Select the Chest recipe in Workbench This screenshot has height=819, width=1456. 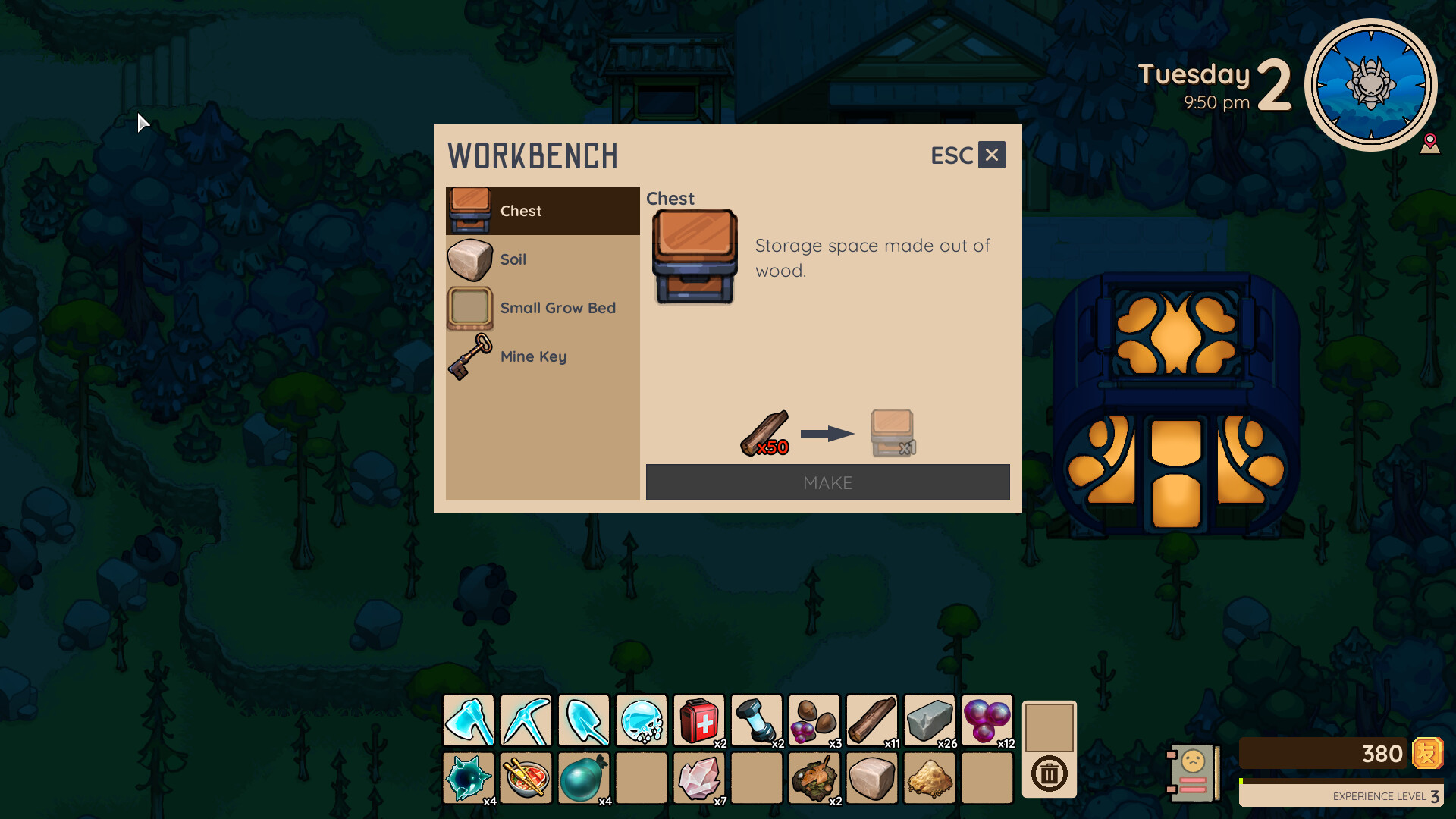(541, 211)
